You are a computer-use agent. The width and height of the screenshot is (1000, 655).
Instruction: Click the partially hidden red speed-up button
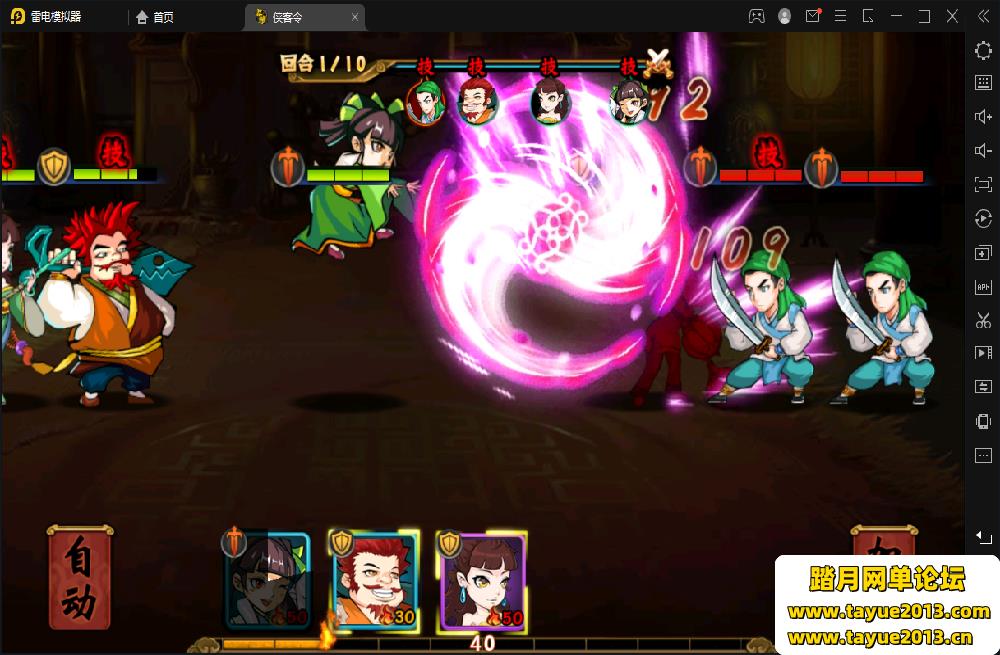pyautogui.click(x=883, y=543)
